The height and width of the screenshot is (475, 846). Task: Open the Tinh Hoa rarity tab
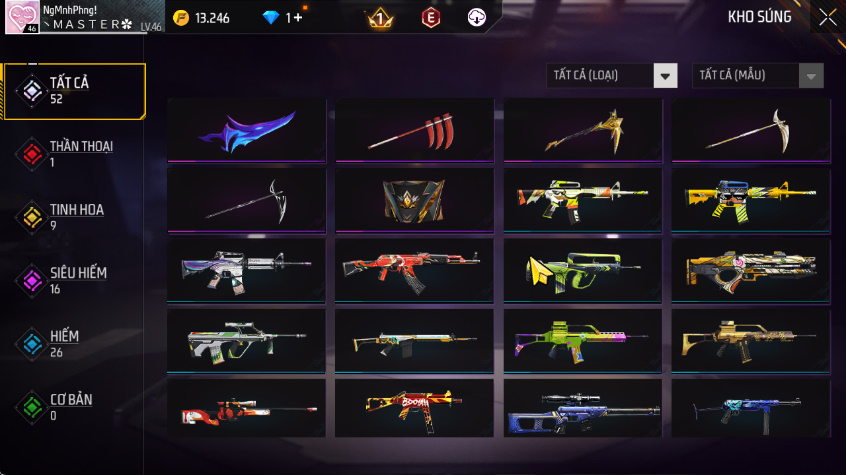(x=74, y=216)
